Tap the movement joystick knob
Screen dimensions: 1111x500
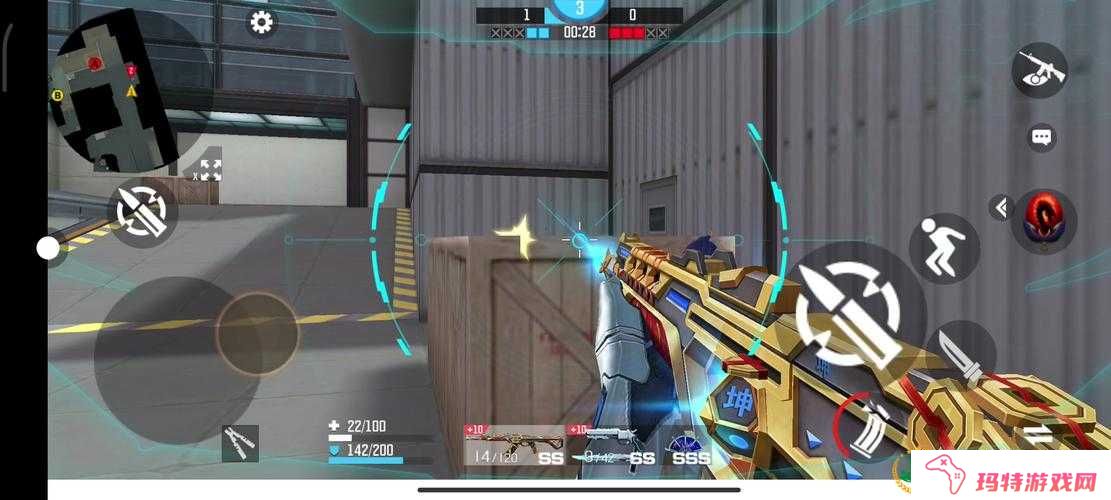click(x=257, y=331)
